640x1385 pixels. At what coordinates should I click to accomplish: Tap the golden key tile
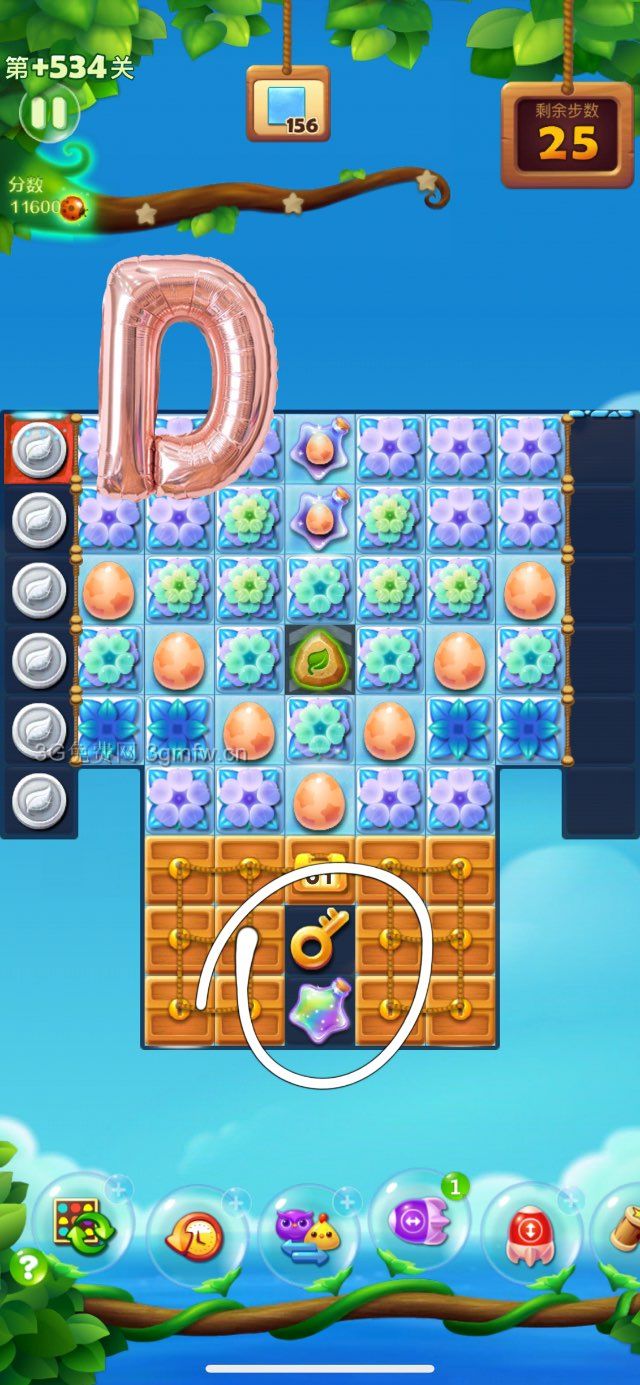(x=320, y=939)
